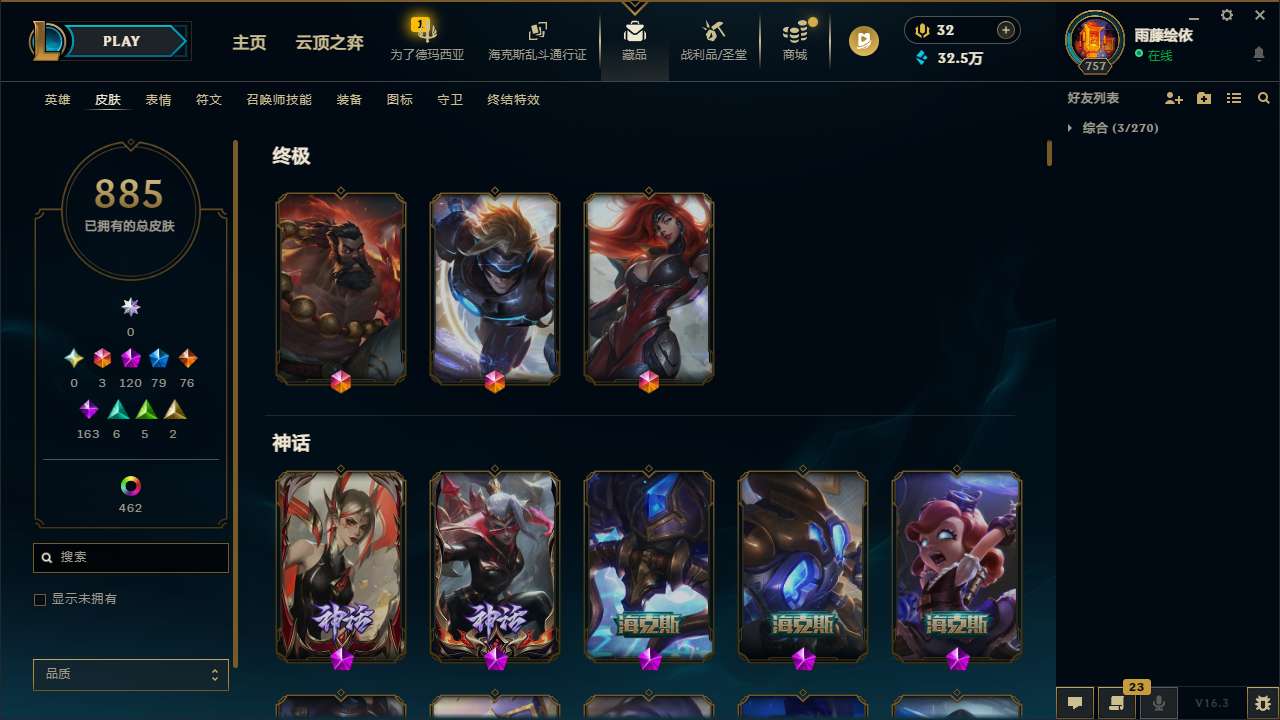Toggle the microphone icon at bottom right
The height and width of the screenshot is (720, 1280).
pos(1159,703)
